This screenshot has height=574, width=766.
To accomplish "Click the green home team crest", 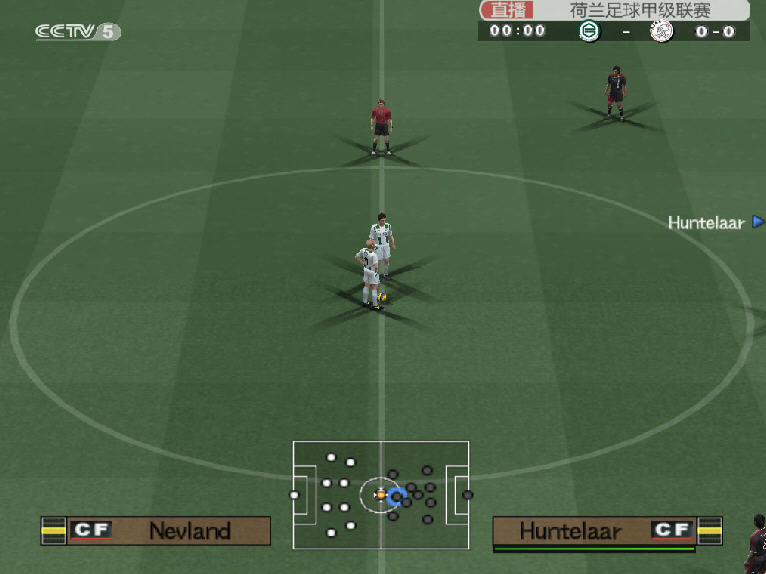I will [x=589, y=31].
